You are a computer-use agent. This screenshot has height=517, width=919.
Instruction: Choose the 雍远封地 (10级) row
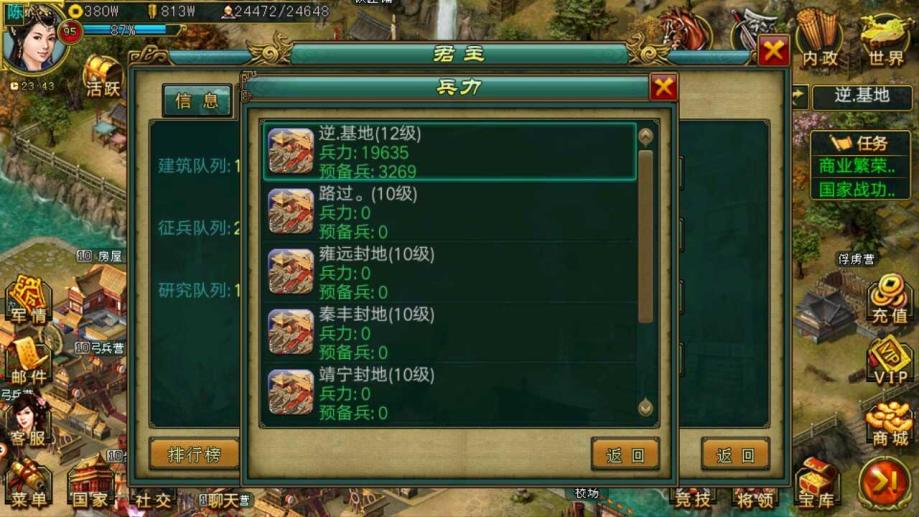click(x=450, y=272)
